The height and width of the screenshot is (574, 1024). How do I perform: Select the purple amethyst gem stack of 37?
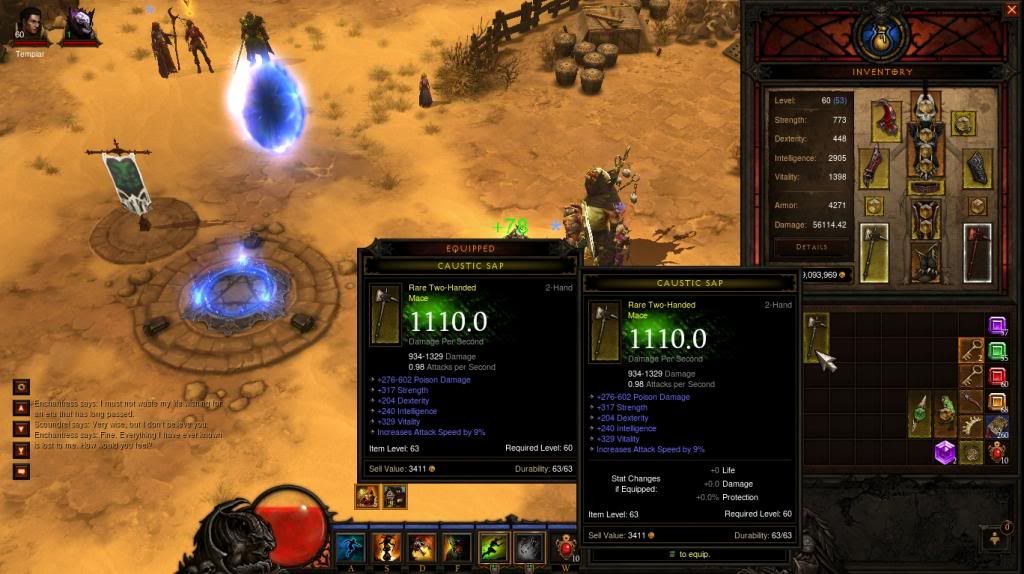997,325
